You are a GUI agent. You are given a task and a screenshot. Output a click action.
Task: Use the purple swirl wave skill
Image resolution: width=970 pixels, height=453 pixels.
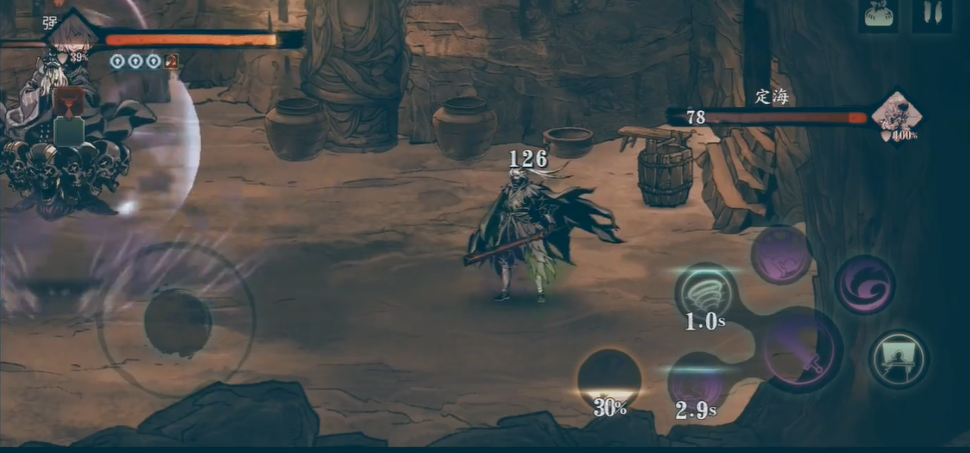click(865, 284)
